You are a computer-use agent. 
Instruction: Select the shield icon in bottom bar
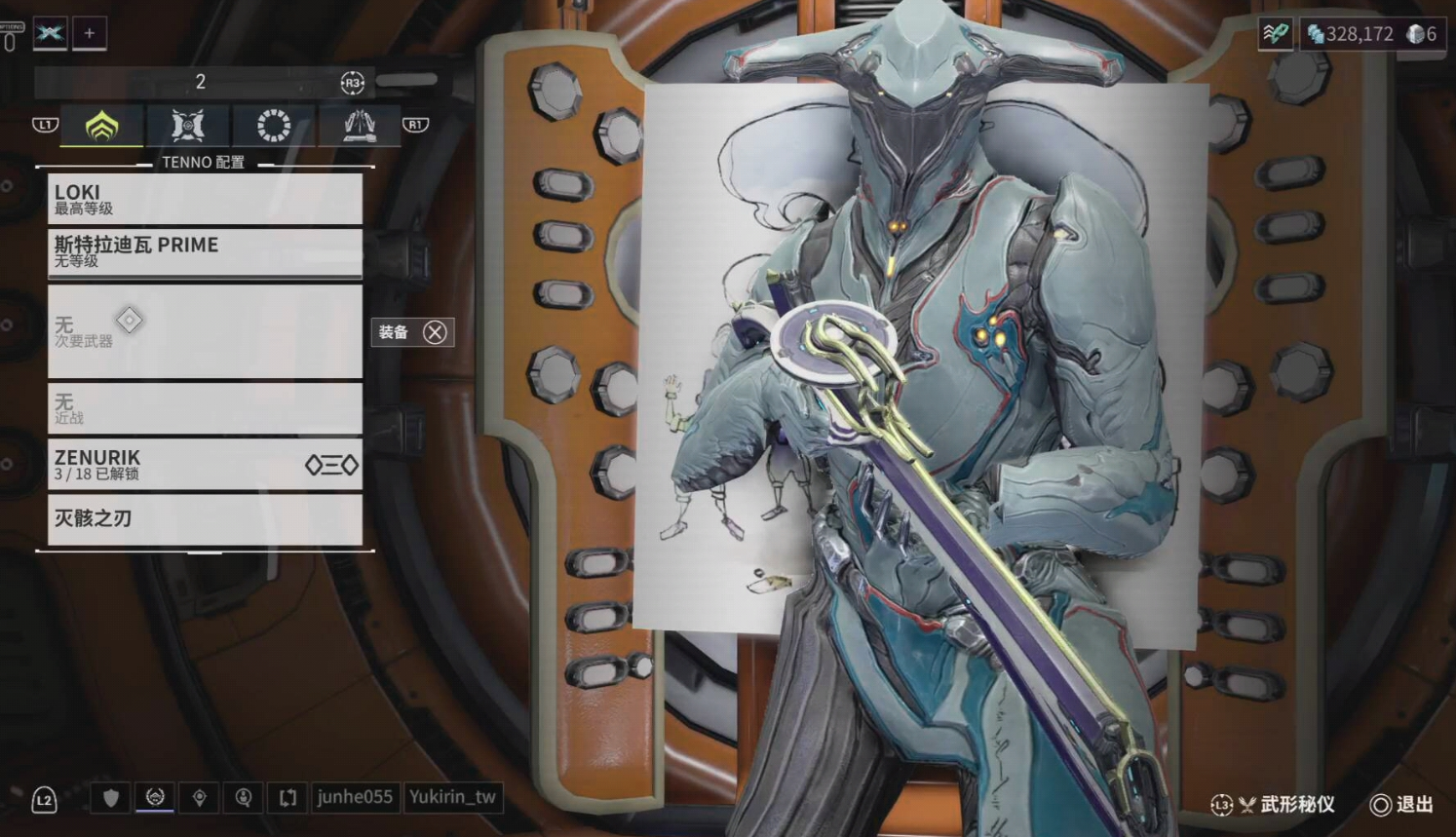(111, 798)
